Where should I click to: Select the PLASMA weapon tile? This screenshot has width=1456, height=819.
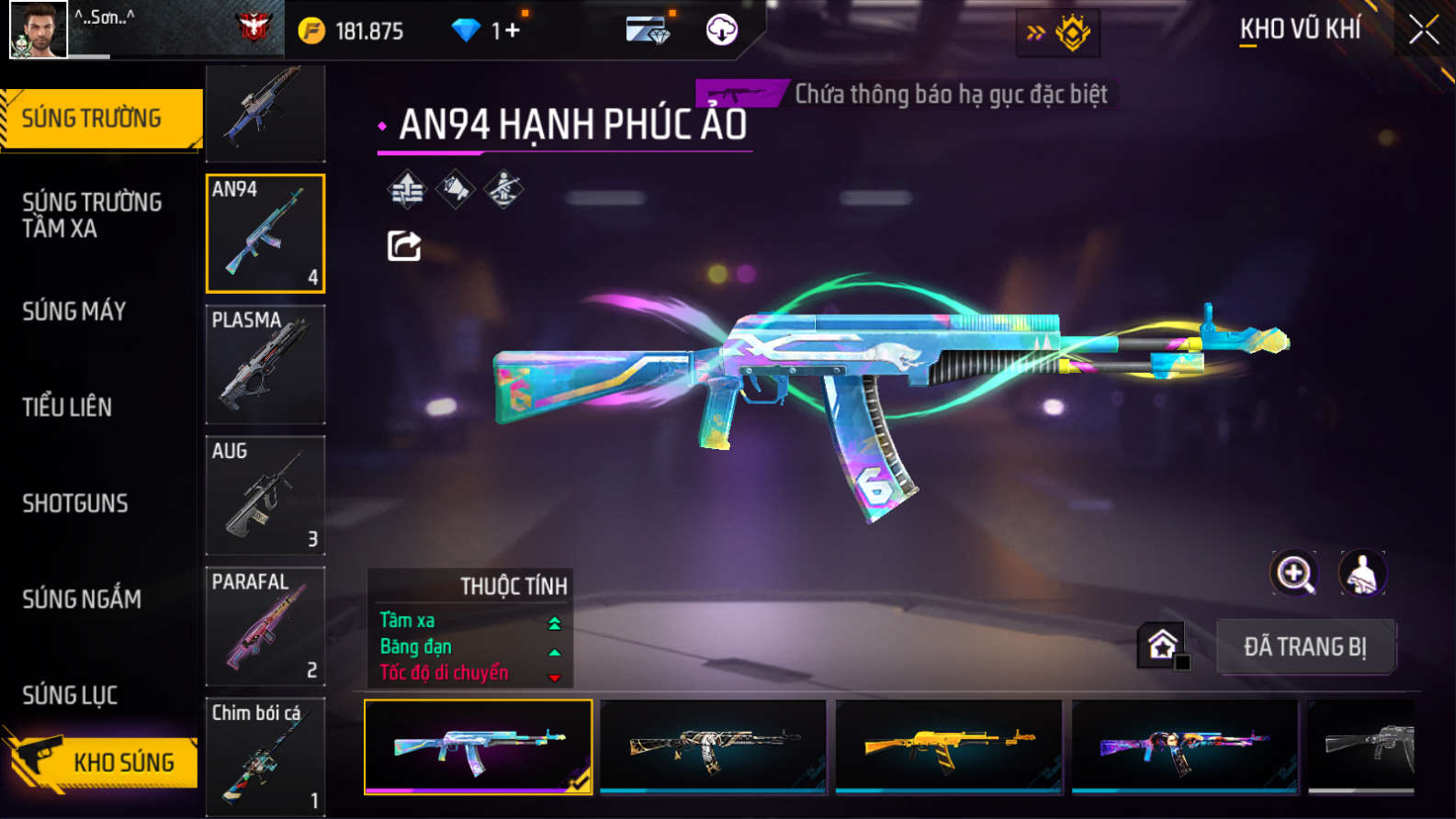pyautogui.click(x=265, y=365)
